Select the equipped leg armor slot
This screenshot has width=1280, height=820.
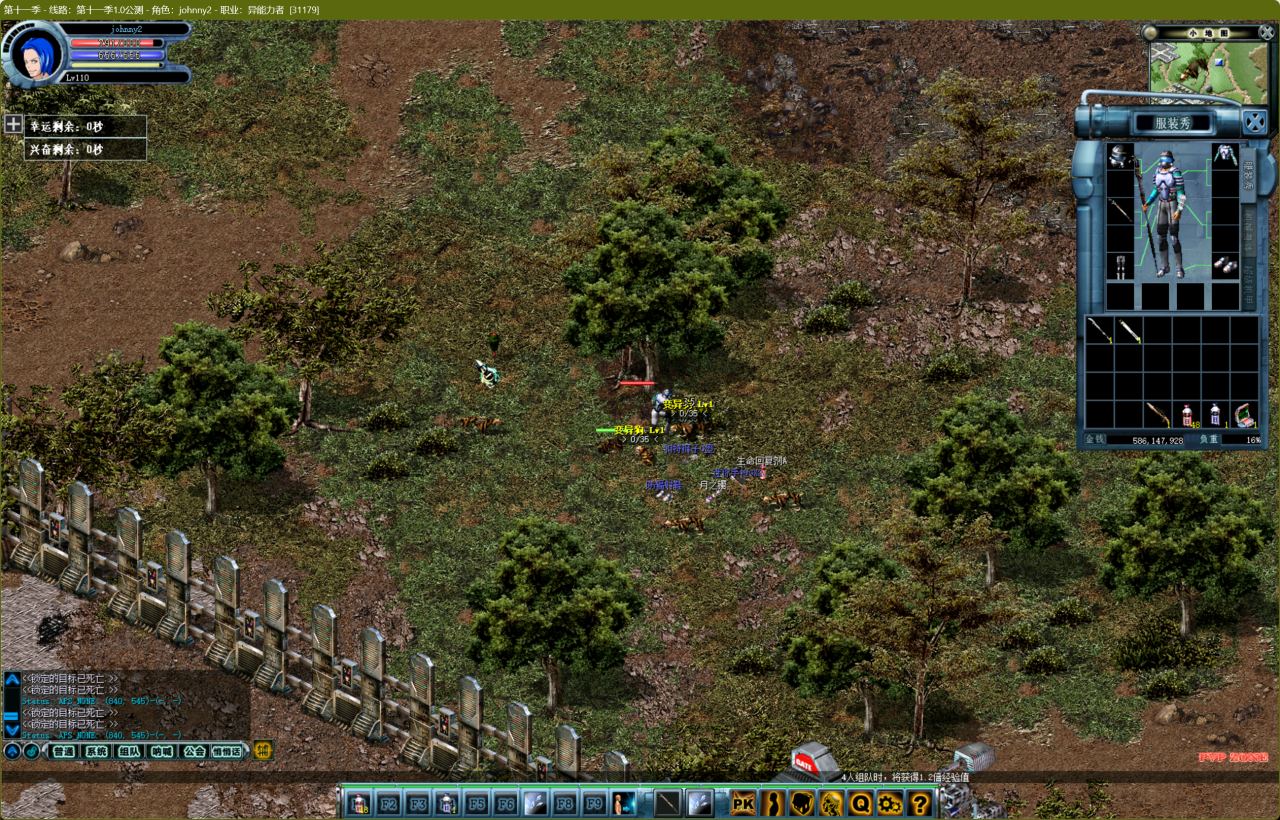tap(1121, 266)
